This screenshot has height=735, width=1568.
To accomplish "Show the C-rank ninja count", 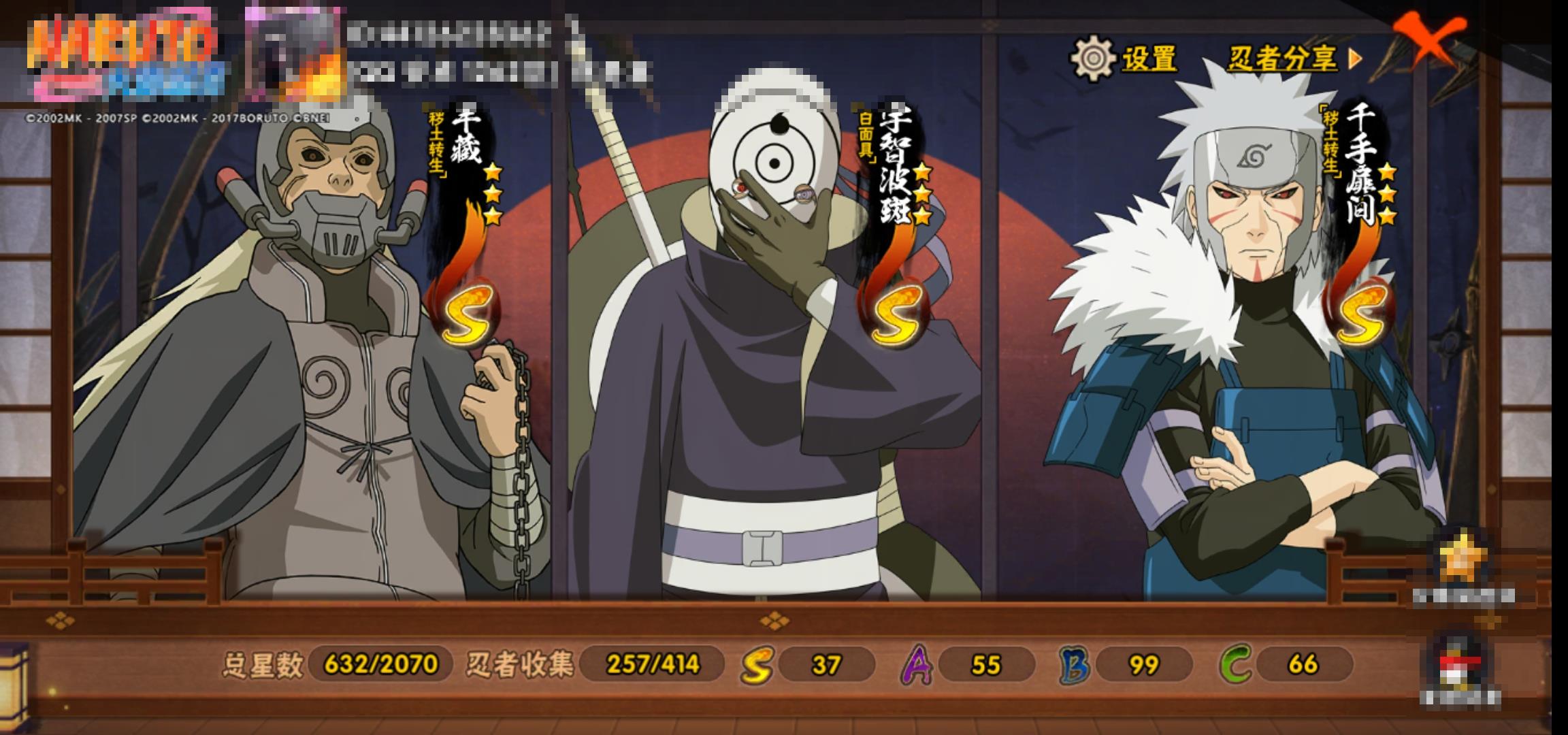I will tap(1286, 664).
